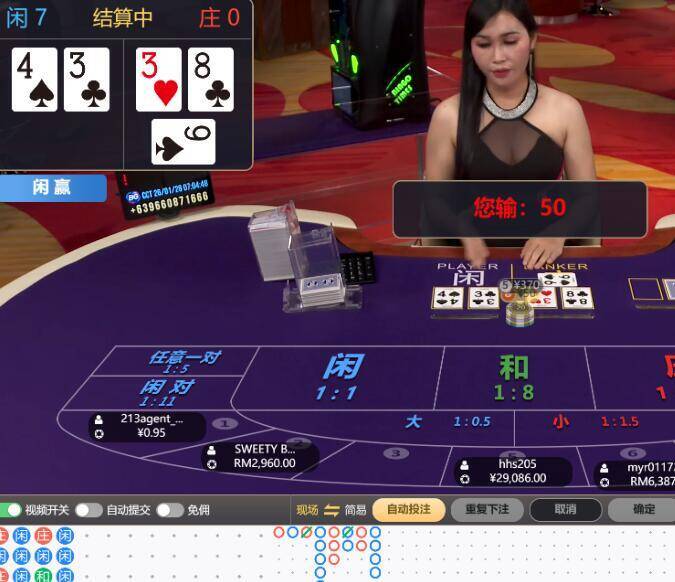This screenshot has height=582, width=675.
Task: Select the SWEETY B... player seat
Action: pos(260,456)
